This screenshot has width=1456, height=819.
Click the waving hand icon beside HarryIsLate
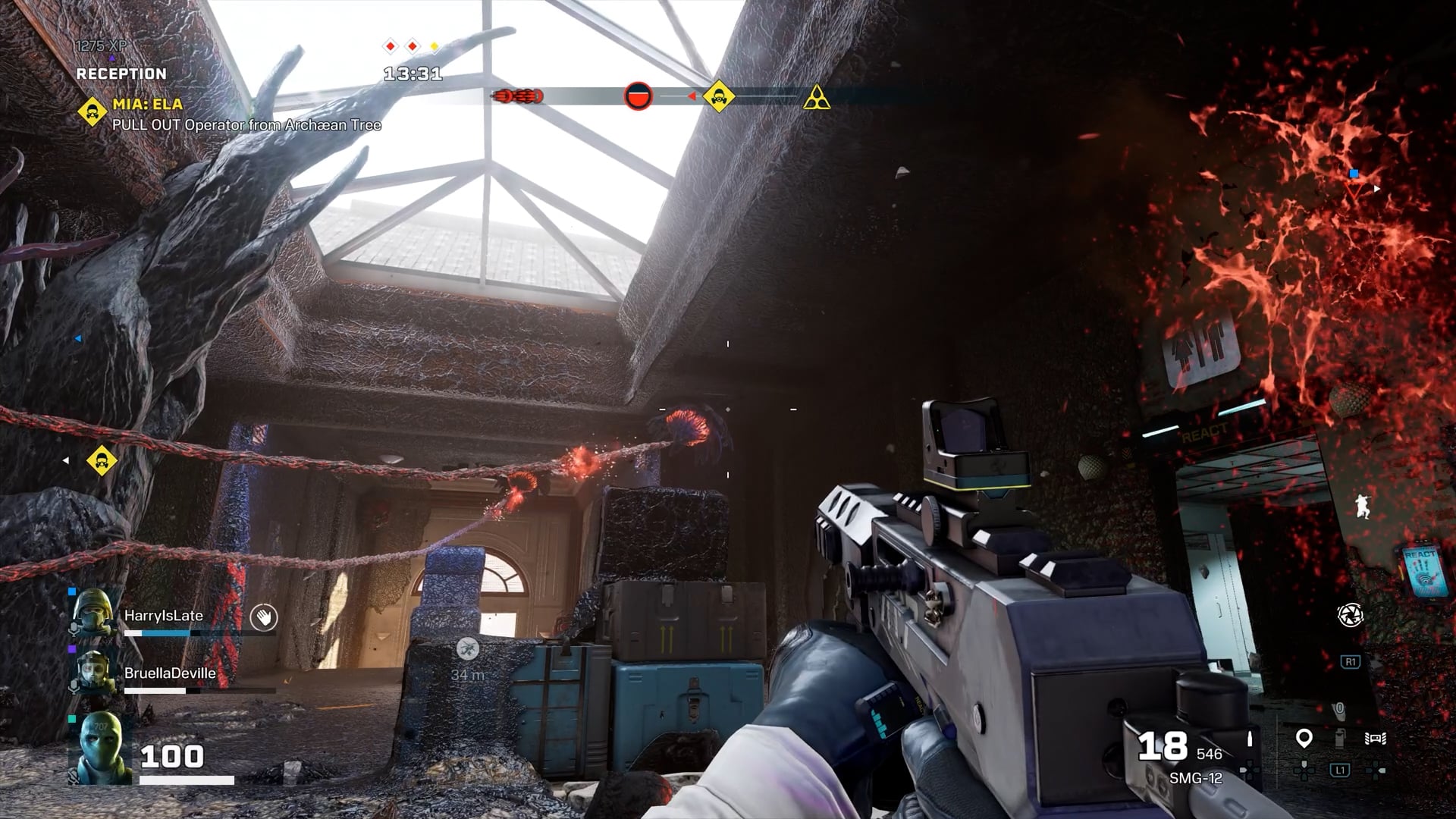click(x=263, y=617)
